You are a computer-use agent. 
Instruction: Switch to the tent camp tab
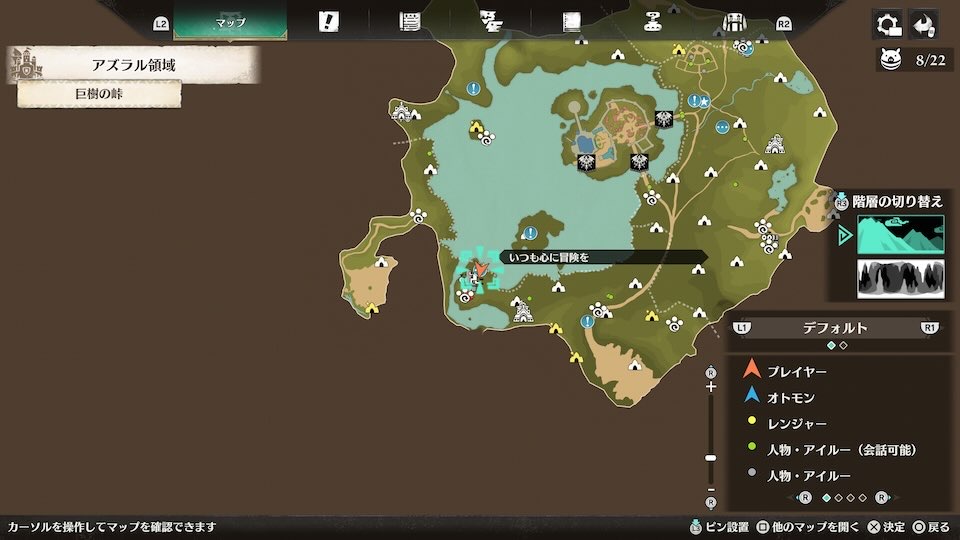(734, 22)
